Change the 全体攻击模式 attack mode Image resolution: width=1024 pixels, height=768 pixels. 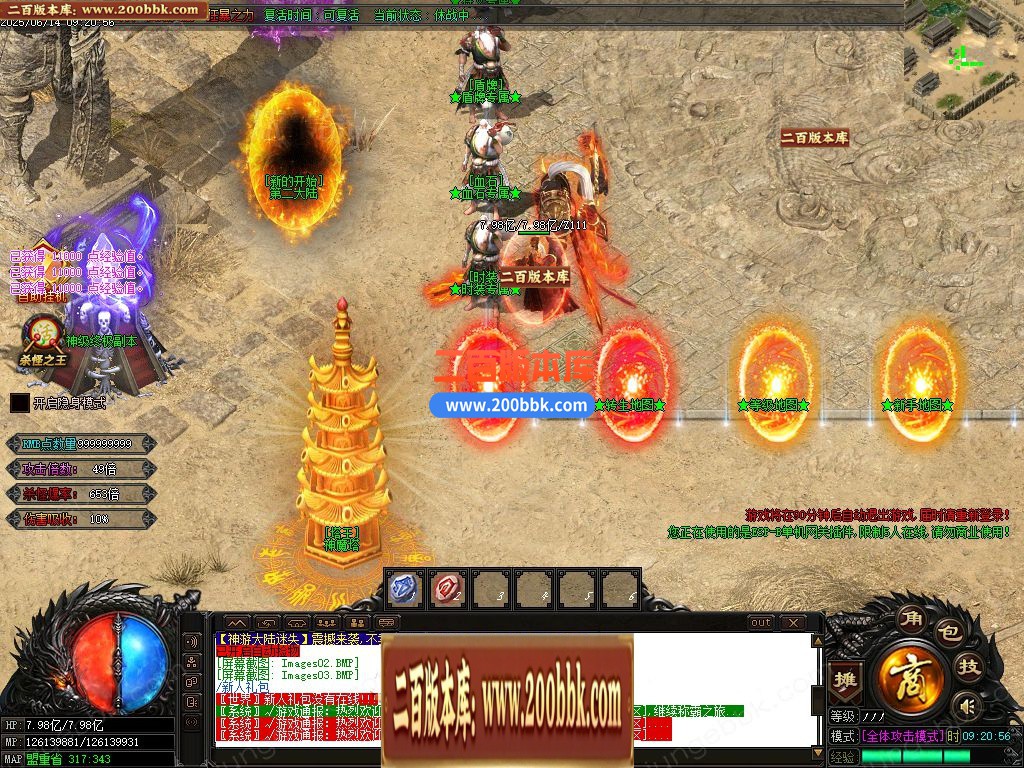point(902,735)
